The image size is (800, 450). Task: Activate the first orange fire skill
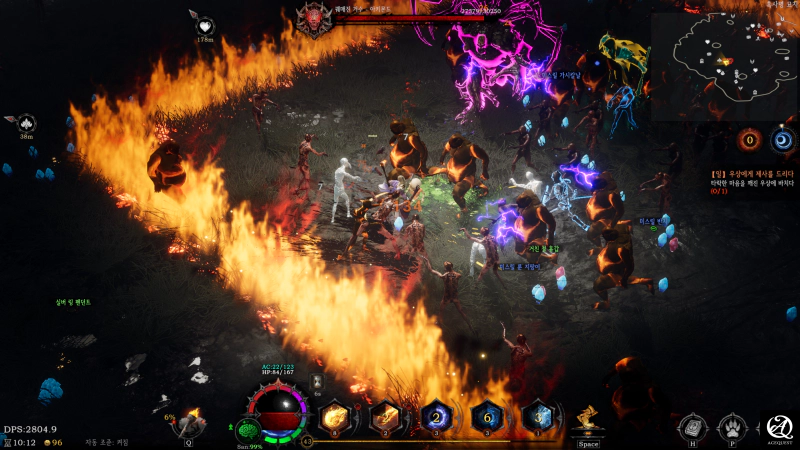335,416
